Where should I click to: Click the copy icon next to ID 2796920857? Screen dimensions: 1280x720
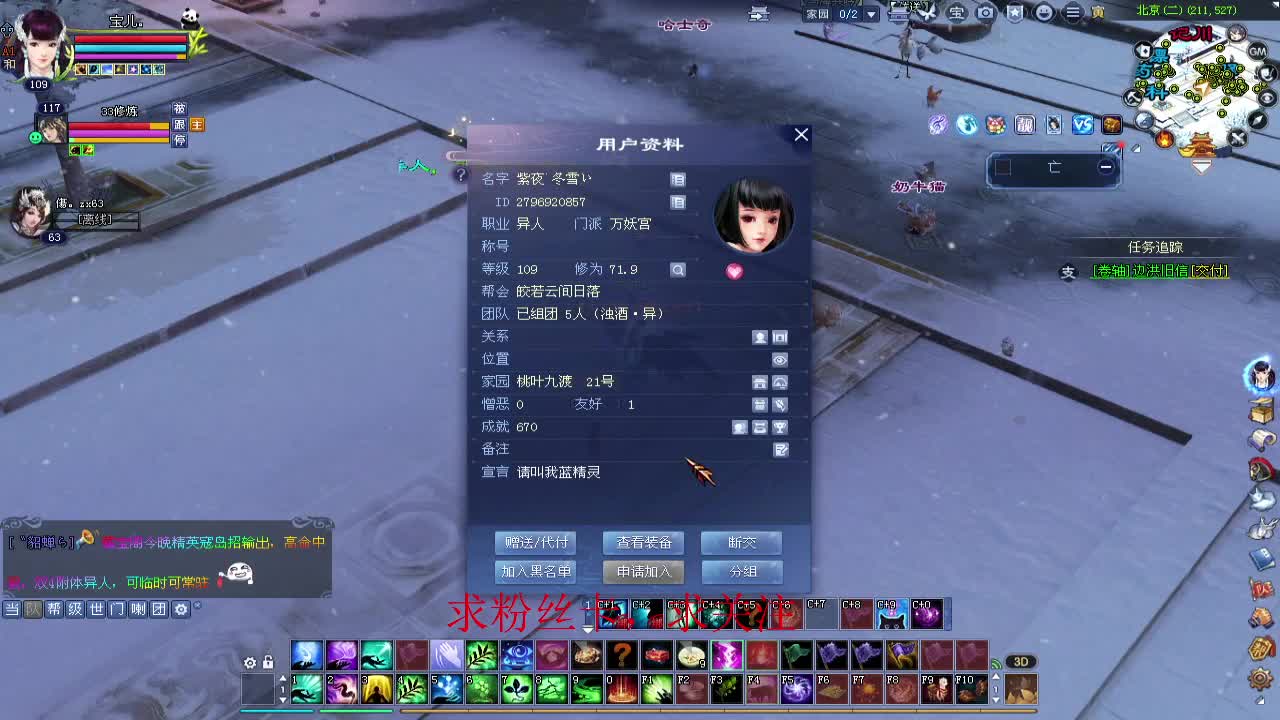(676, 202)
